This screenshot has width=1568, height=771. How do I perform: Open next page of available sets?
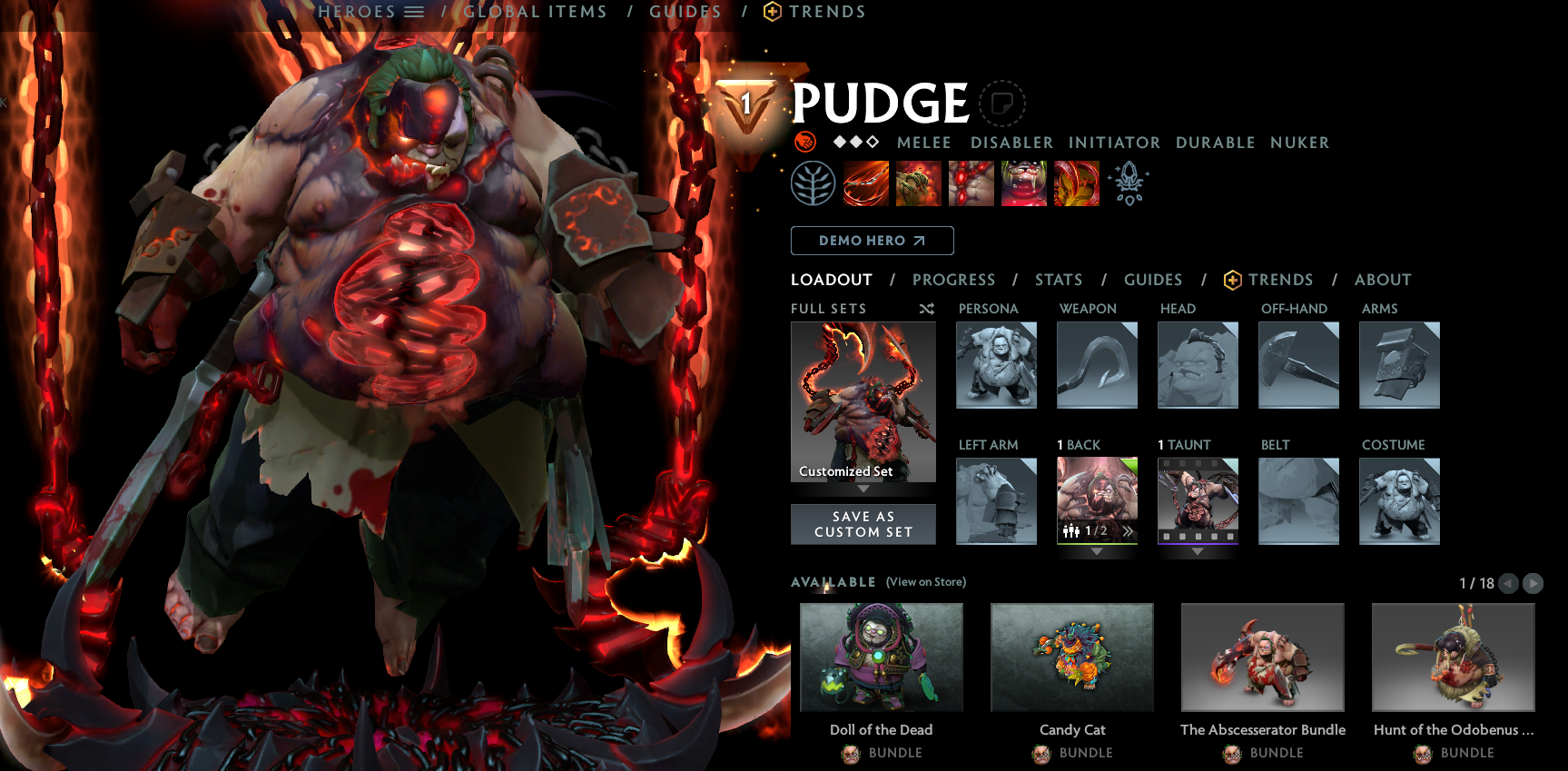coord(1534,584)
